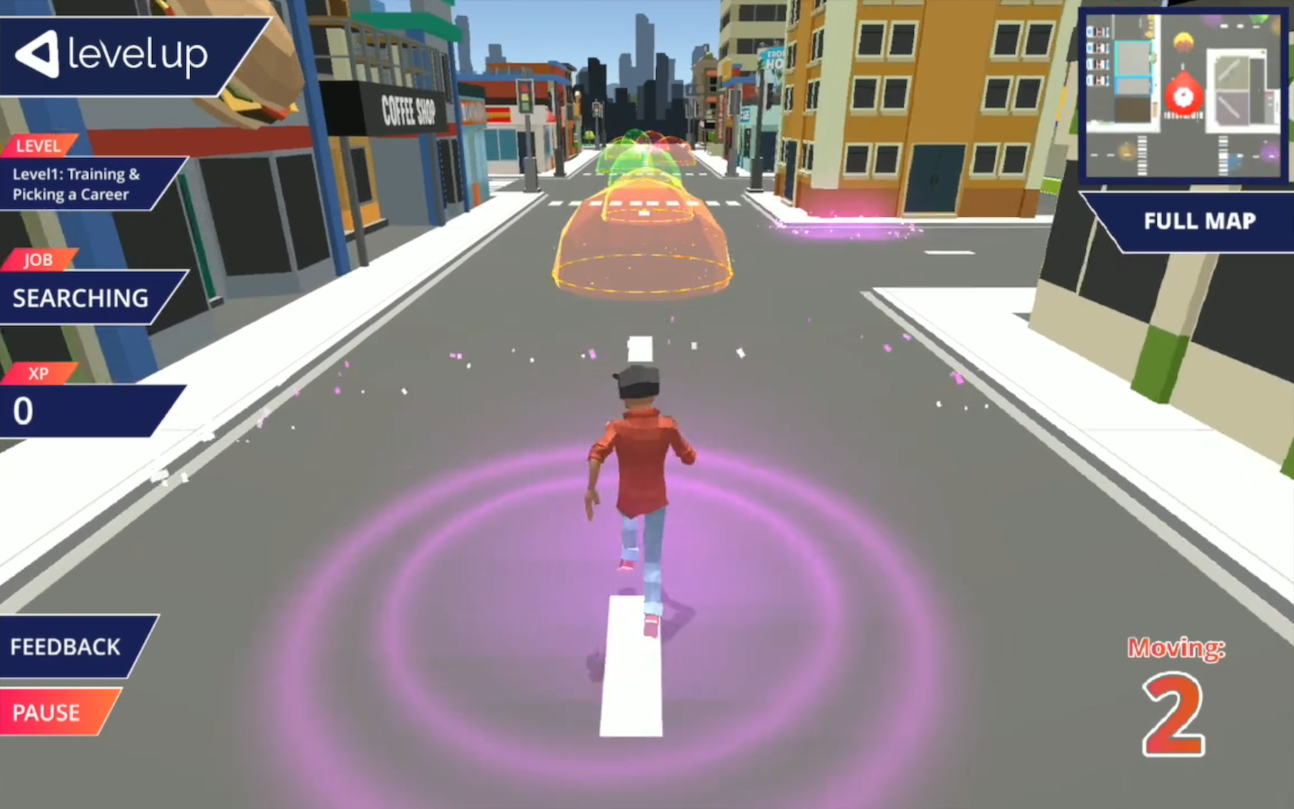The width and height of the screenshot is (1294, 809).
Task: Click the Level1: Training & Picking a Career banner
Action: [72, 183]
